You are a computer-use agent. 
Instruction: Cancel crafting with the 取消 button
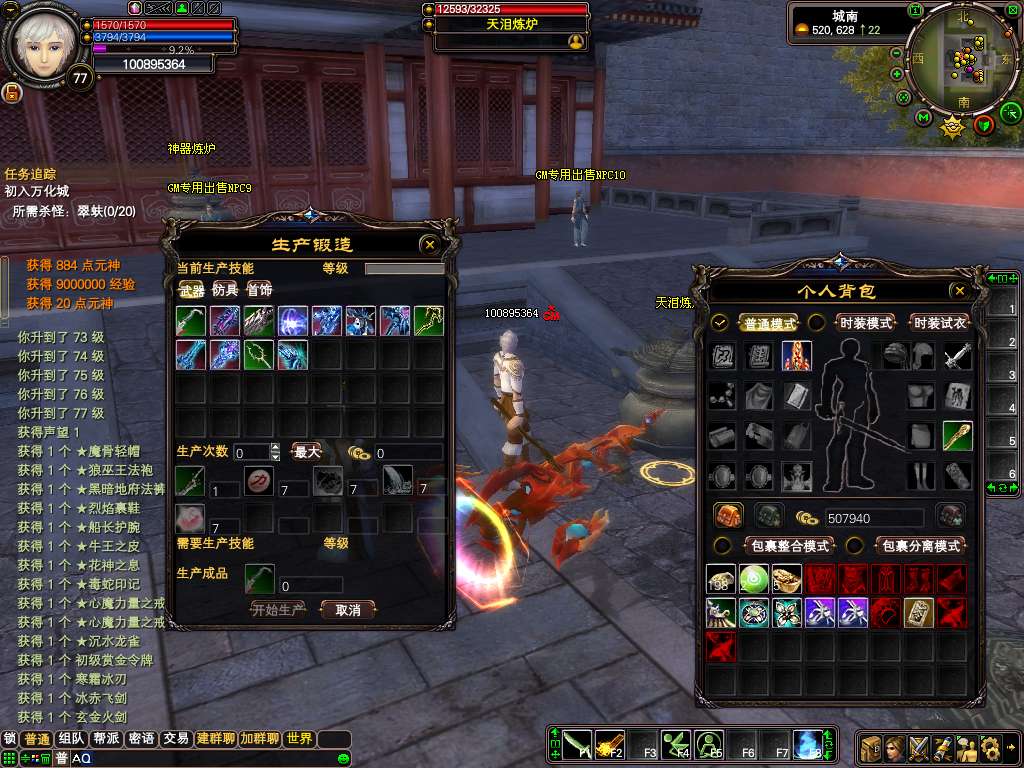[x=347, y=609]
